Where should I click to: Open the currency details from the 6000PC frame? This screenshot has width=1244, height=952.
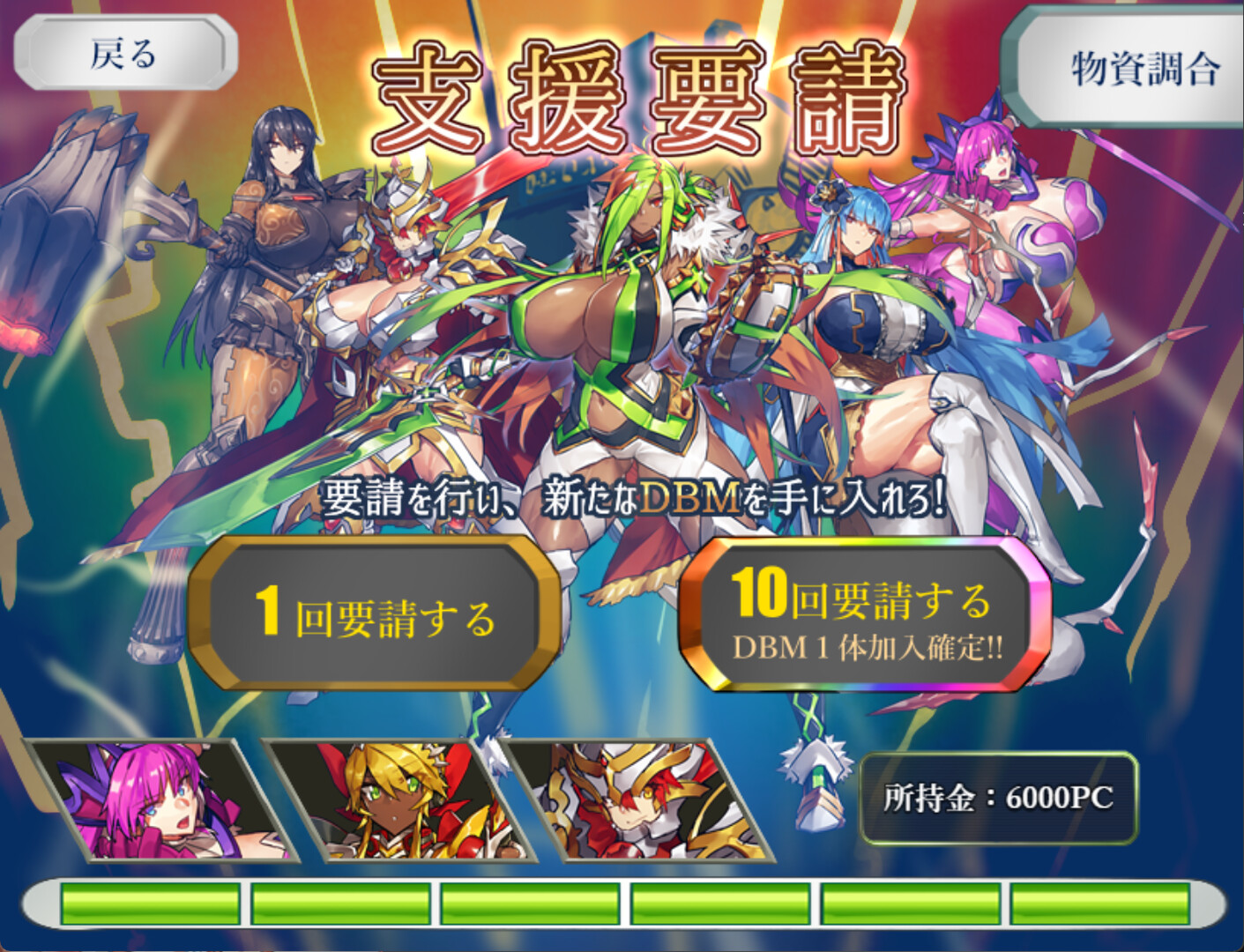(x=1001, y=798)
